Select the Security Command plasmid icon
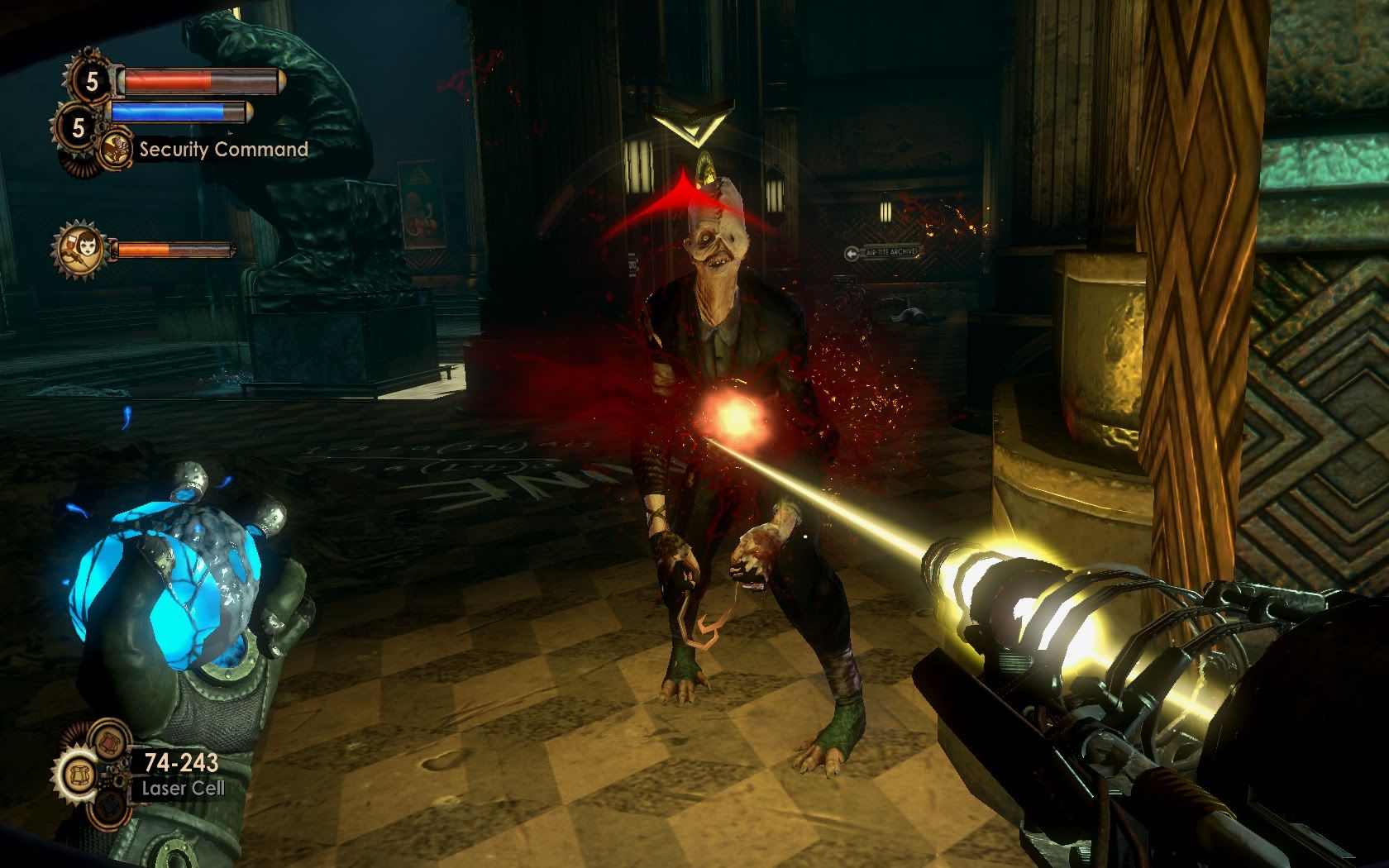This screenshot has height=868, width=1389. (117, 150)
